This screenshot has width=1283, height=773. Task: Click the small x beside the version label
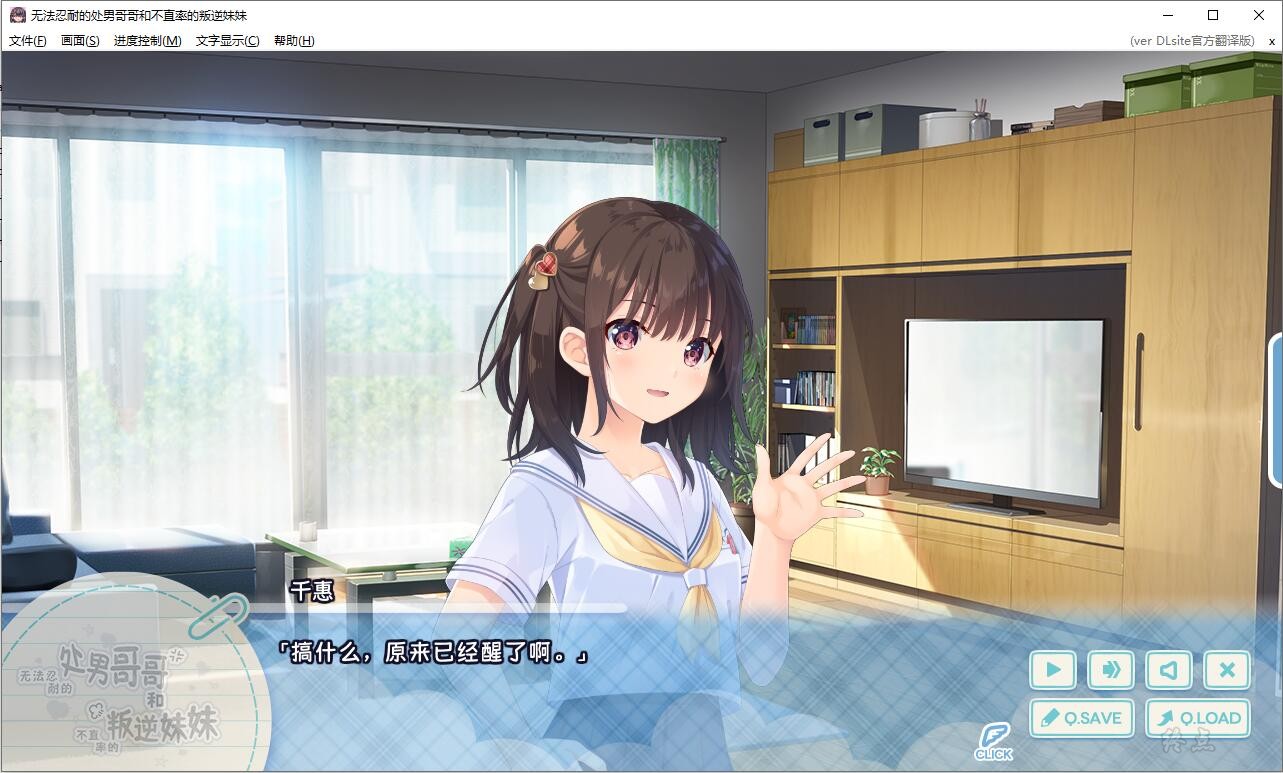point(1272,41)
